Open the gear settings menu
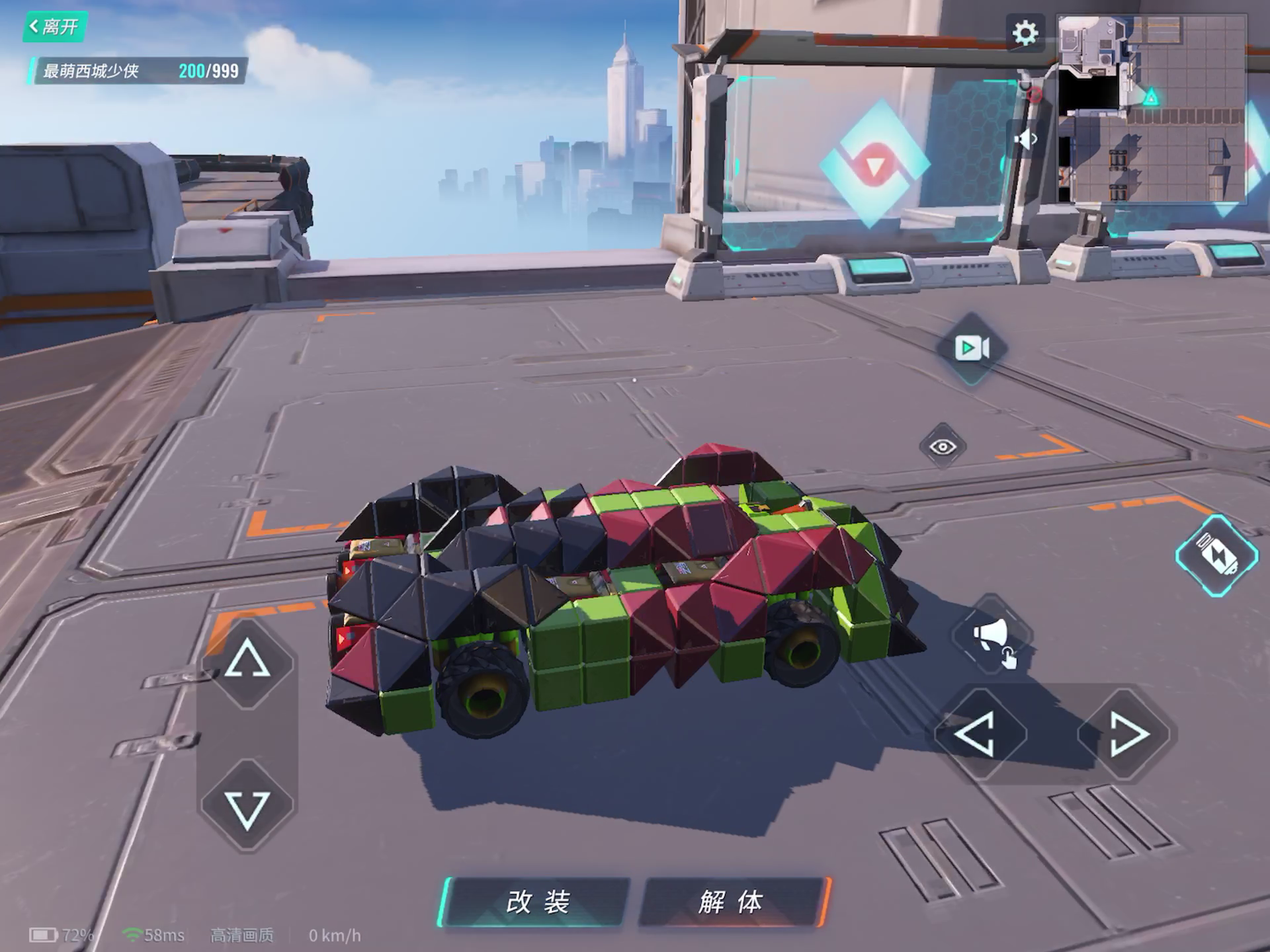 pyautogui.click(x=1025, y=32)
